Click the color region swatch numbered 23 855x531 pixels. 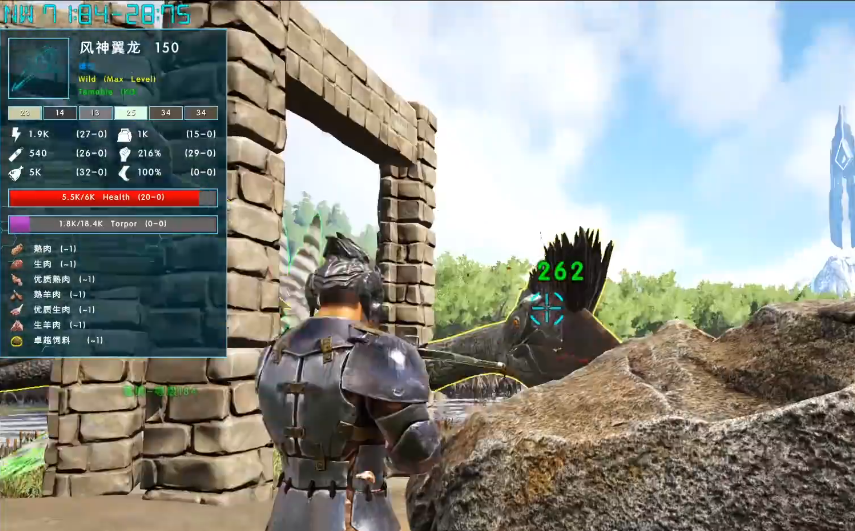pos(24,113)
